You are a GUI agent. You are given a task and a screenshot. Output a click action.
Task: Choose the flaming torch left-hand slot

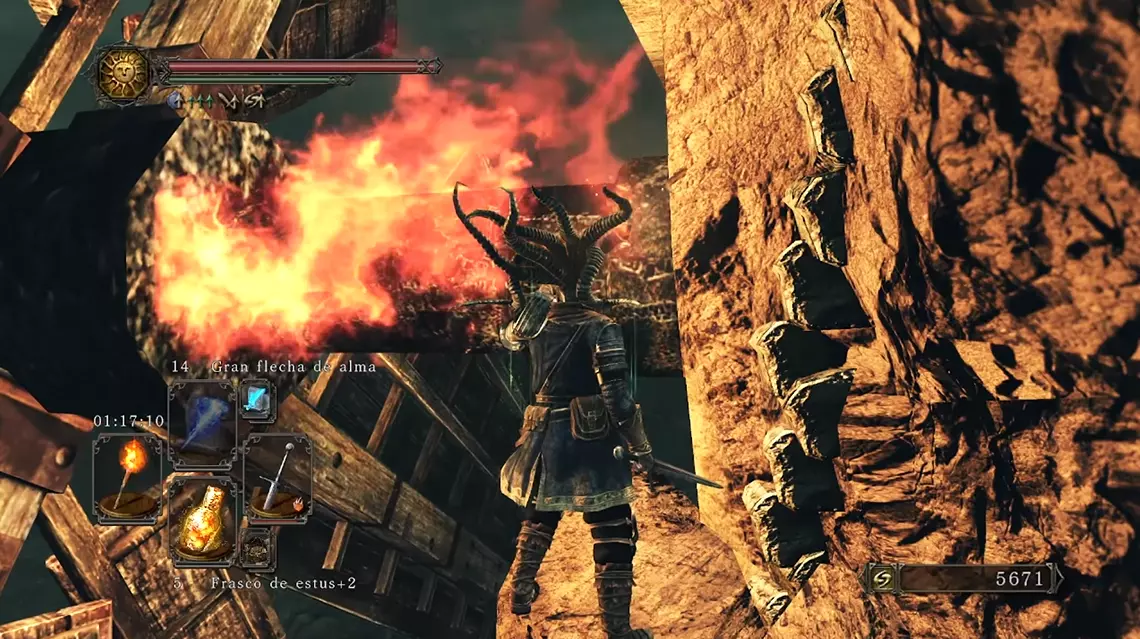click(127, 478)
